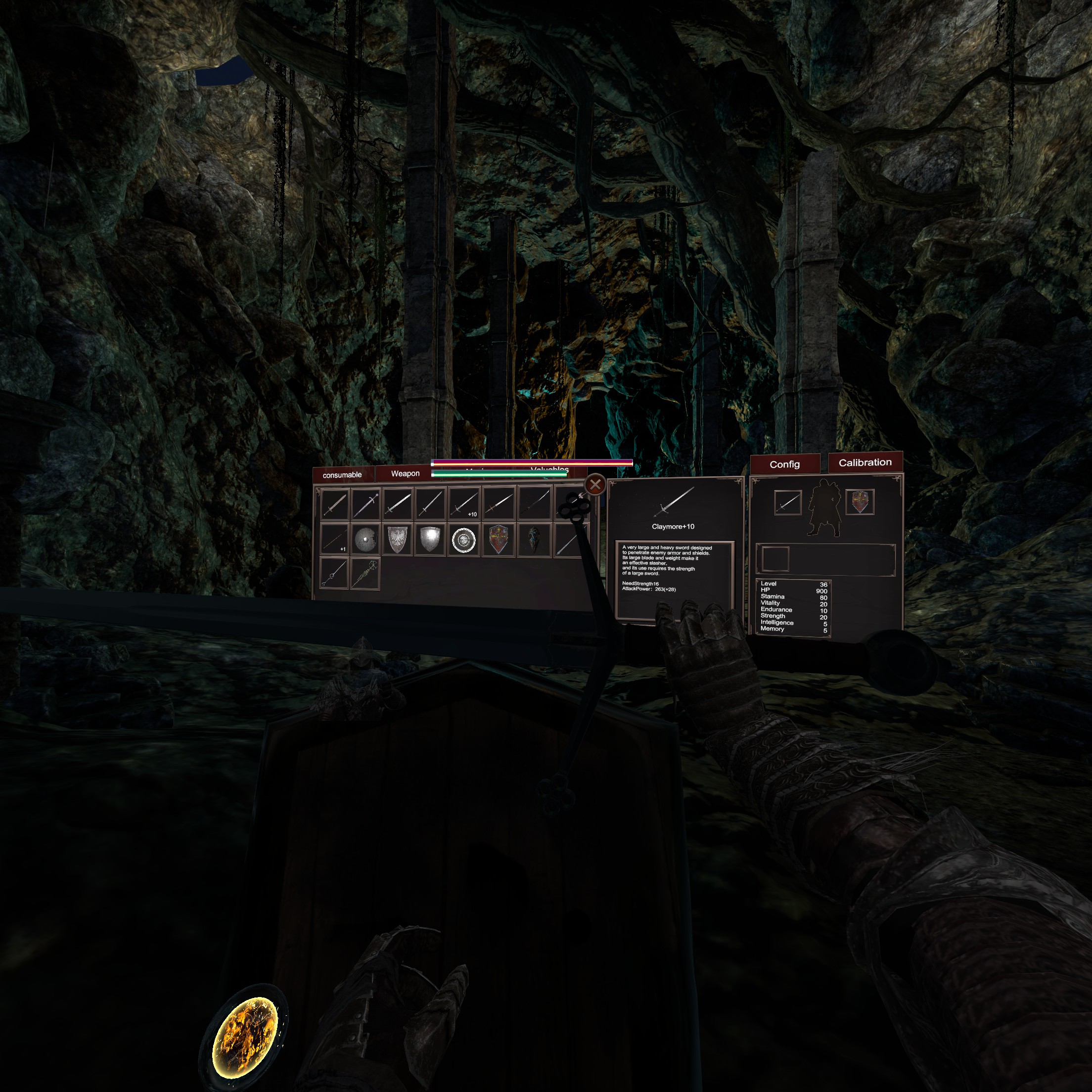
Task: Click the equipped red shield slot
Action: coord(860,501)
